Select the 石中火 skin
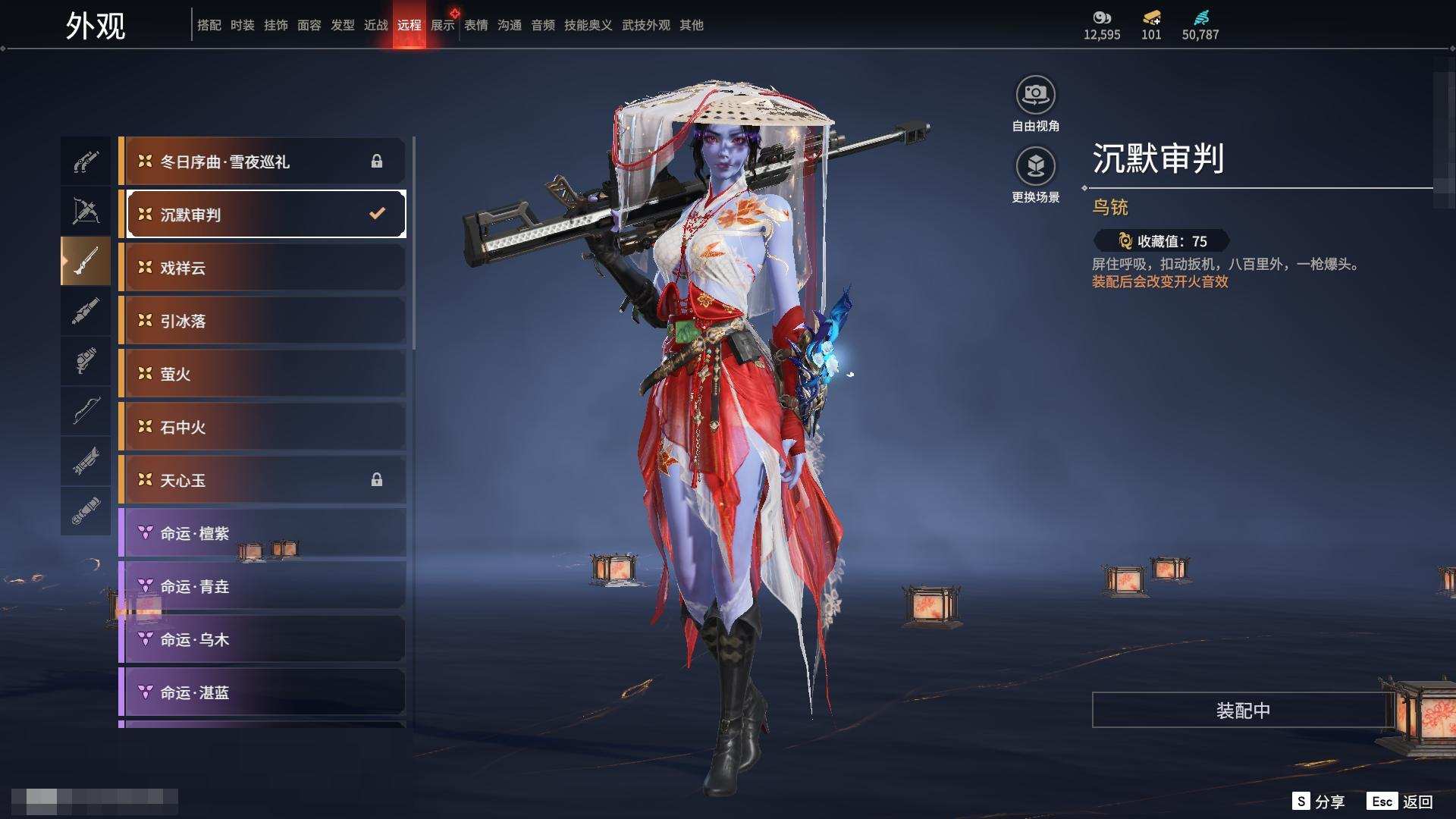Screen dimensions: 1456x819 click(262, 427)
